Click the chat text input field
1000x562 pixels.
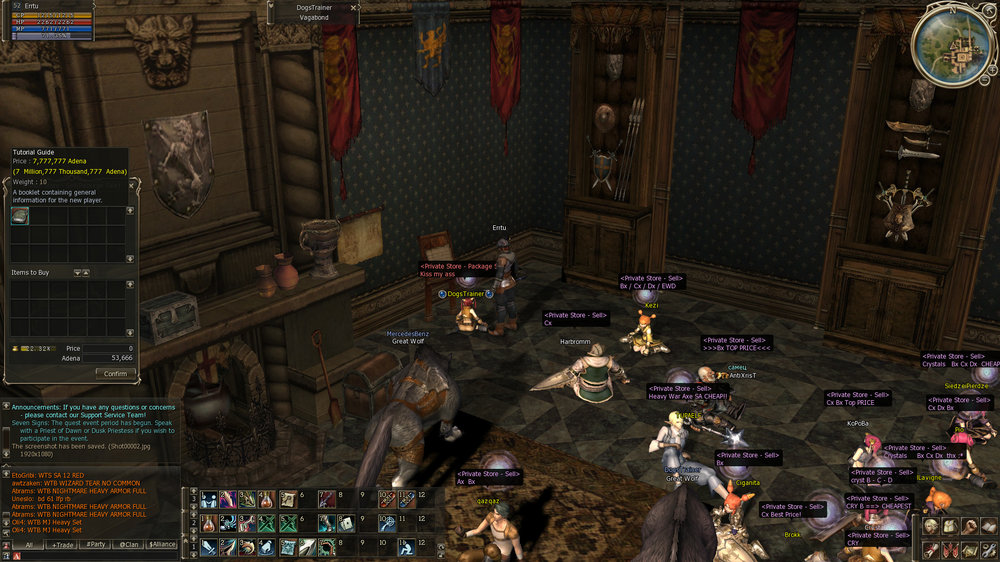[95, 555]
